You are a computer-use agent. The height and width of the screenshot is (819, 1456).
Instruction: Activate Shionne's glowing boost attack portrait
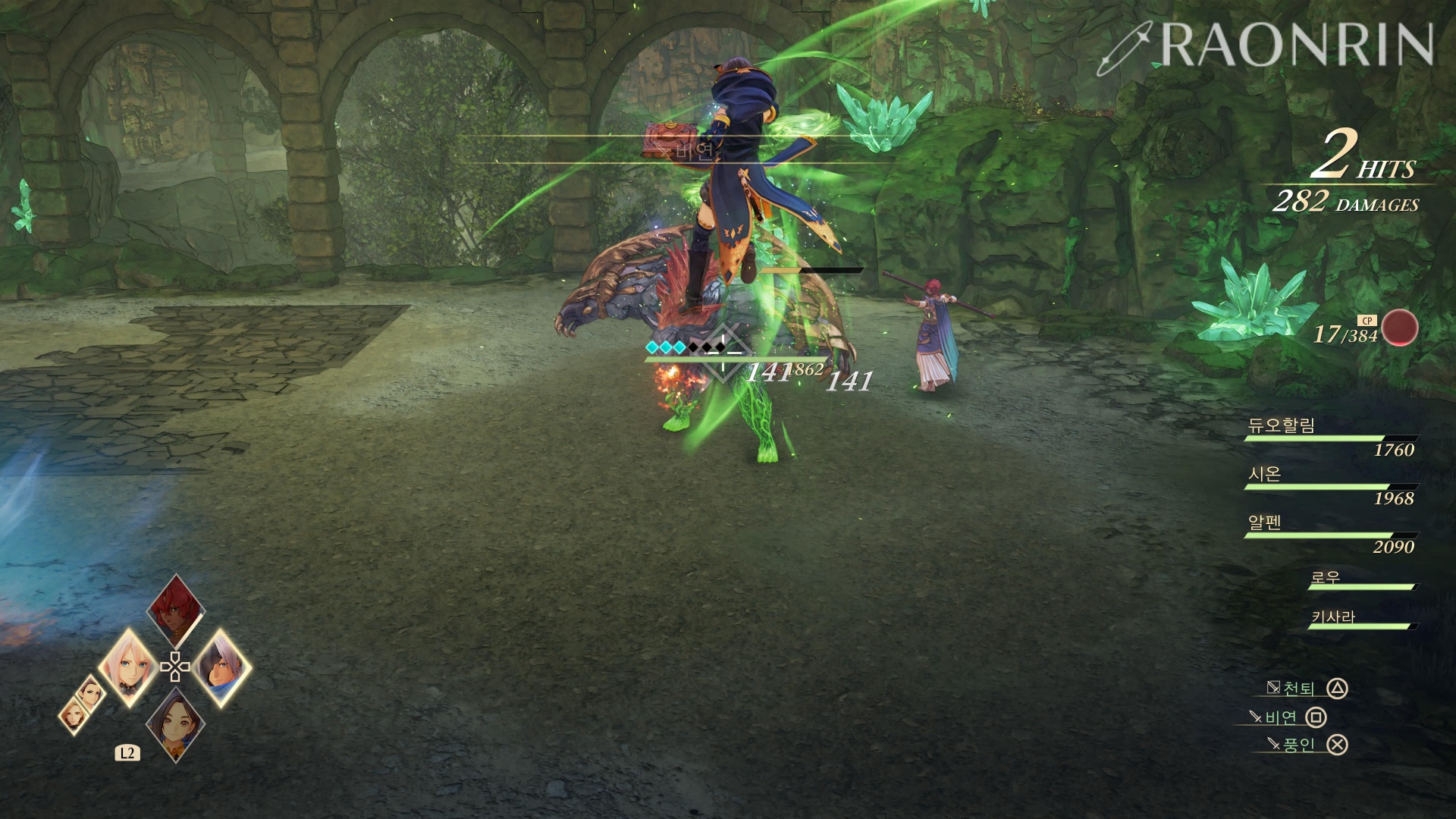click(129, 667)
